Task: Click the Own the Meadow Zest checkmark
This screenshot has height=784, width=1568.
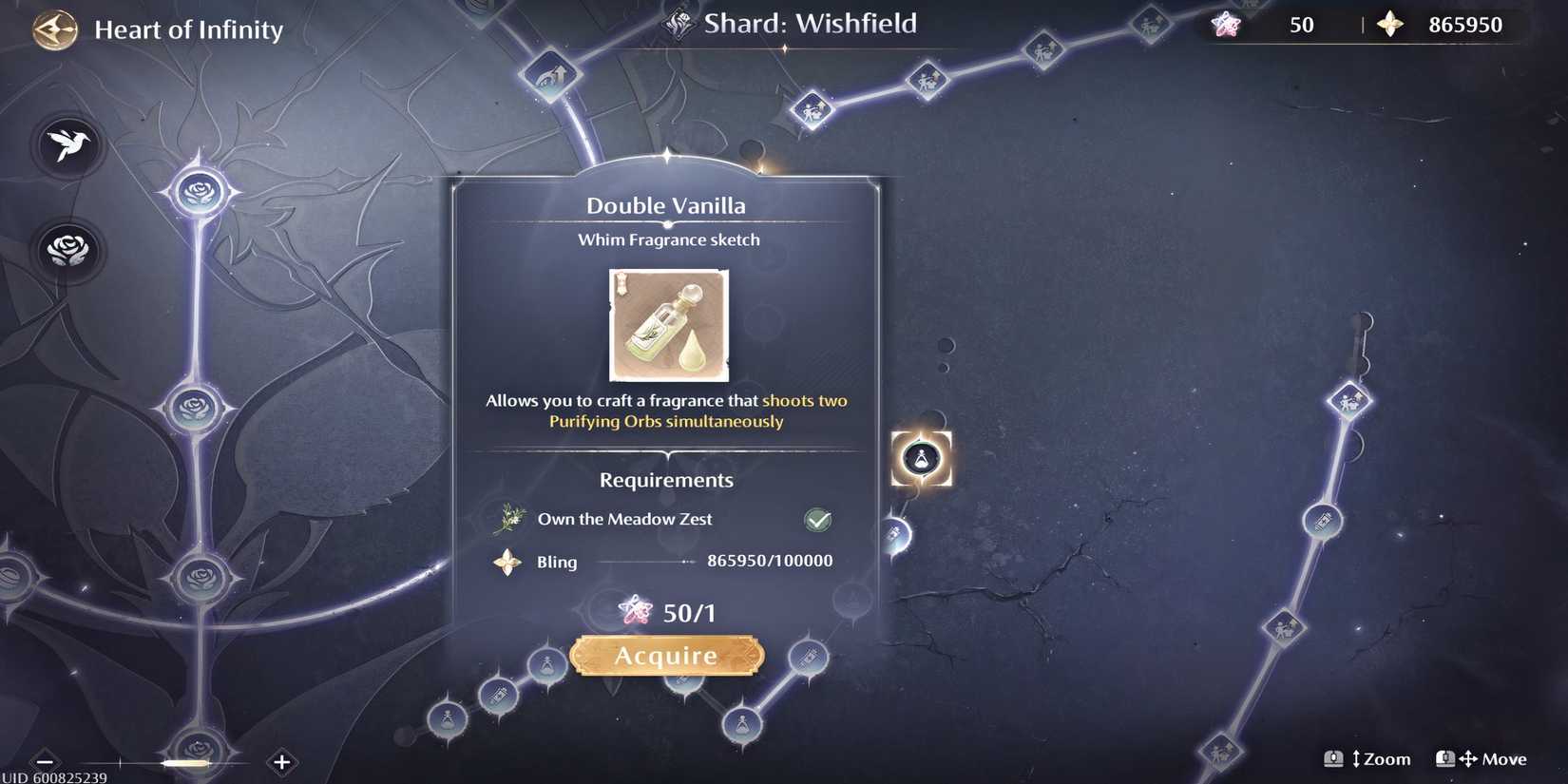Action: click(817, 520)
